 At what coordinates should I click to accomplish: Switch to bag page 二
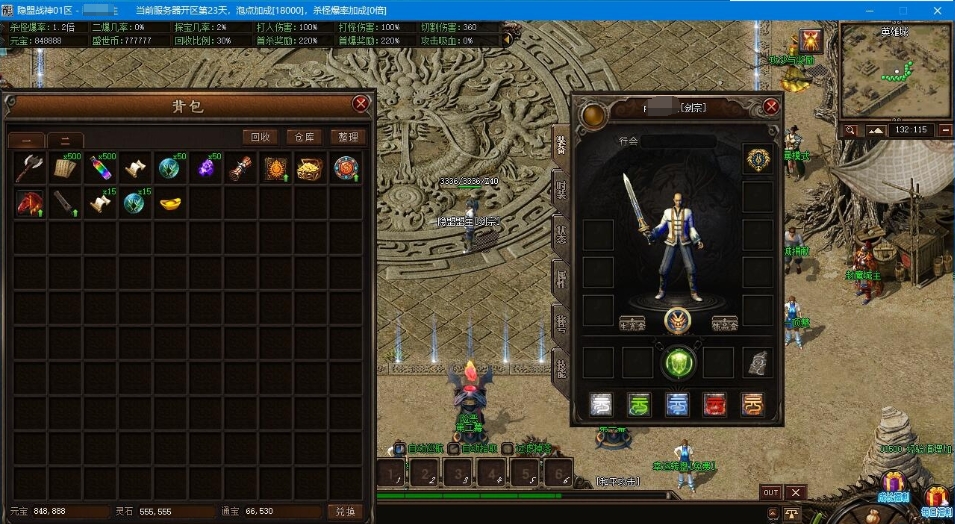[x=65, y=141]
